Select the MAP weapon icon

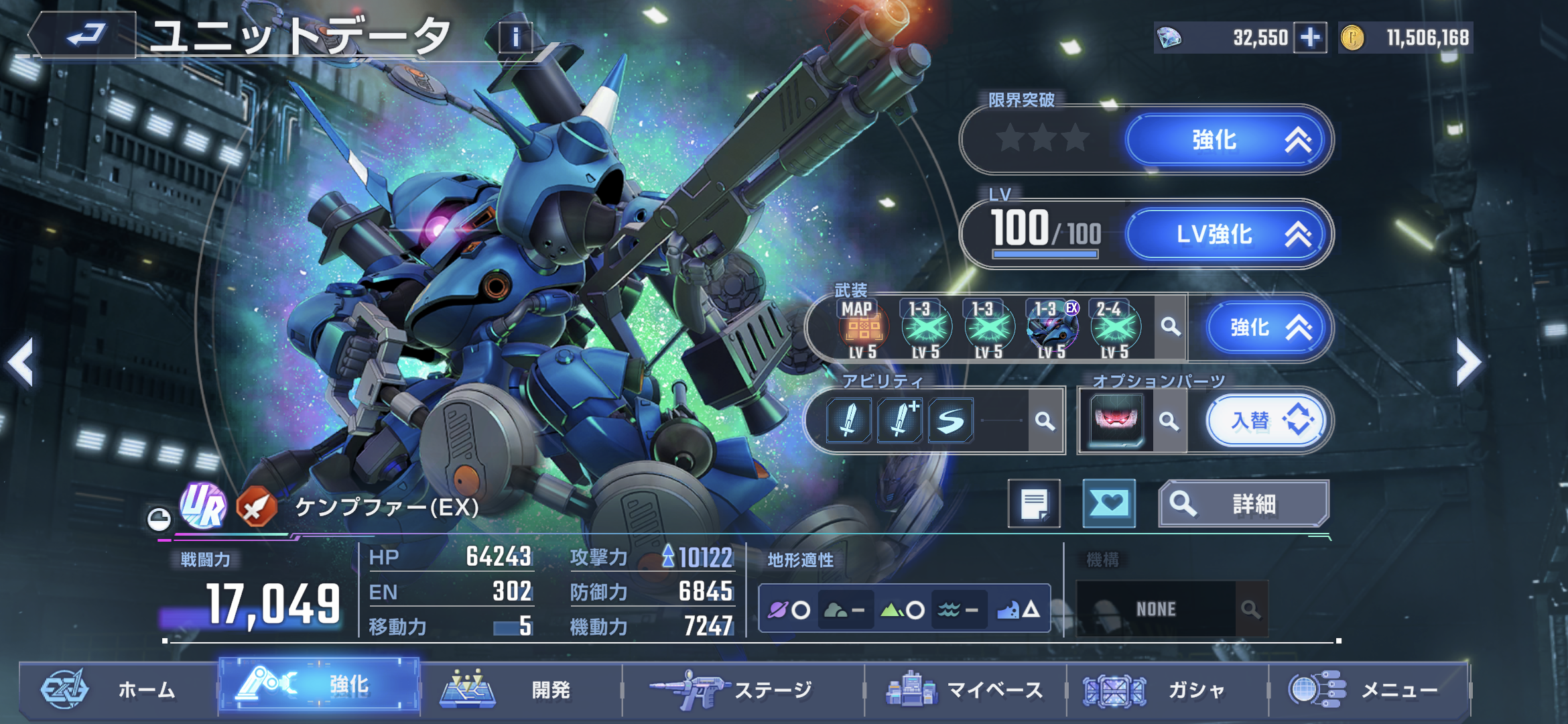(863, 328)
